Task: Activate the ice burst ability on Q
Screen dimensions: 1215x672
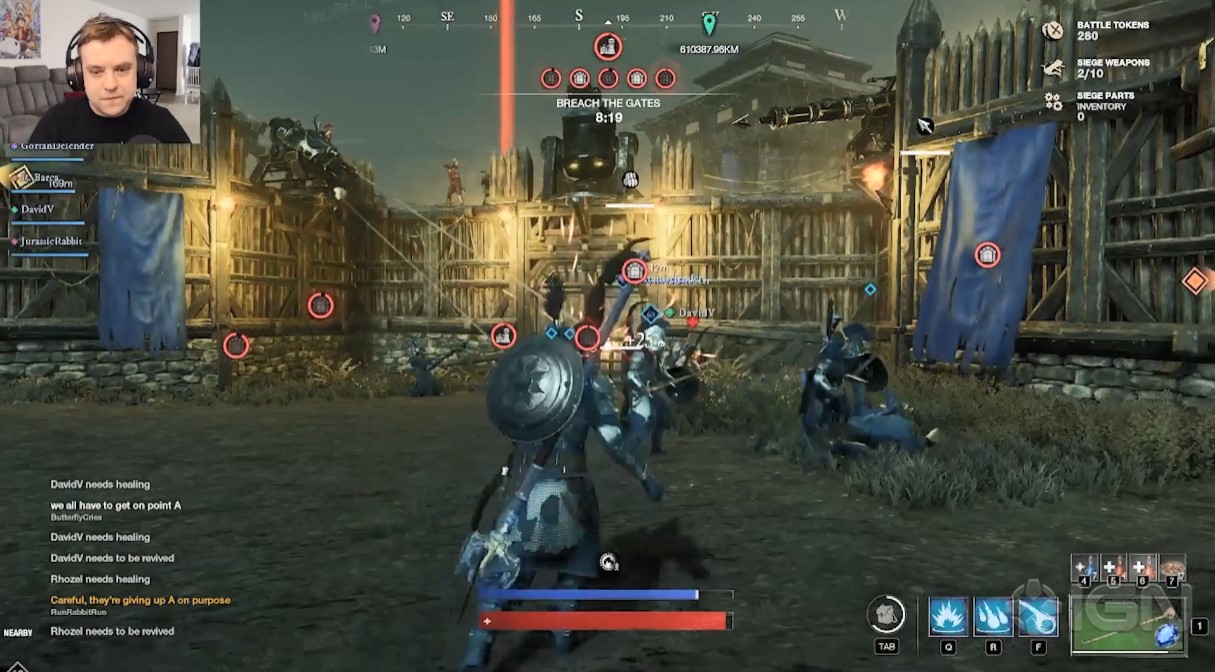Action: point(948,617)
